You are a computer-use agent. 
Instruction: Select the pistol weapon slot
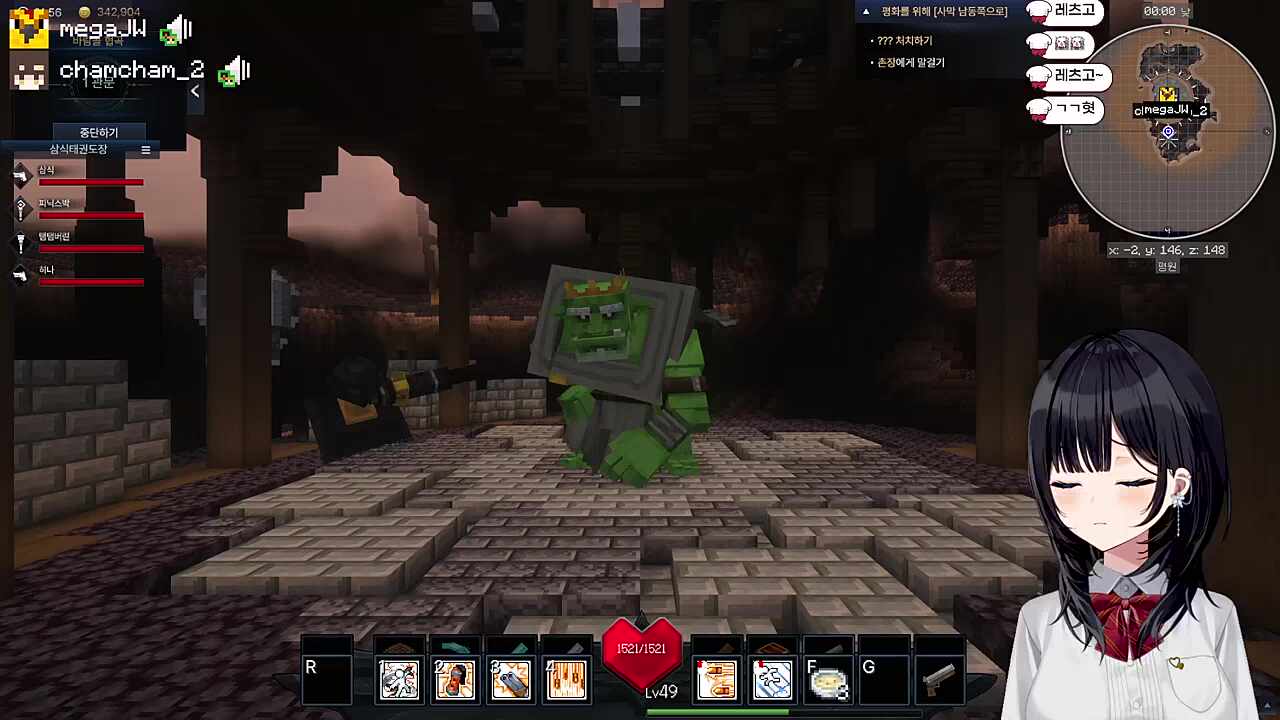click(939, 680)
